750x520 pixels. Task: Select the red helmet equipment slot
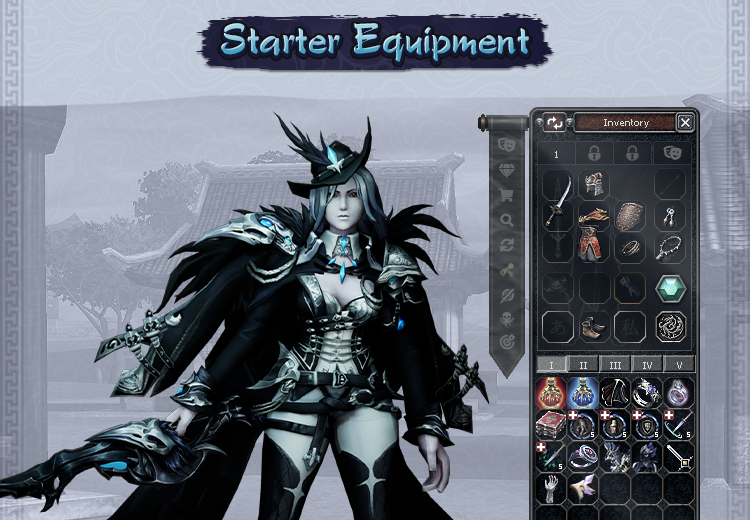click(x=596, y=185)
